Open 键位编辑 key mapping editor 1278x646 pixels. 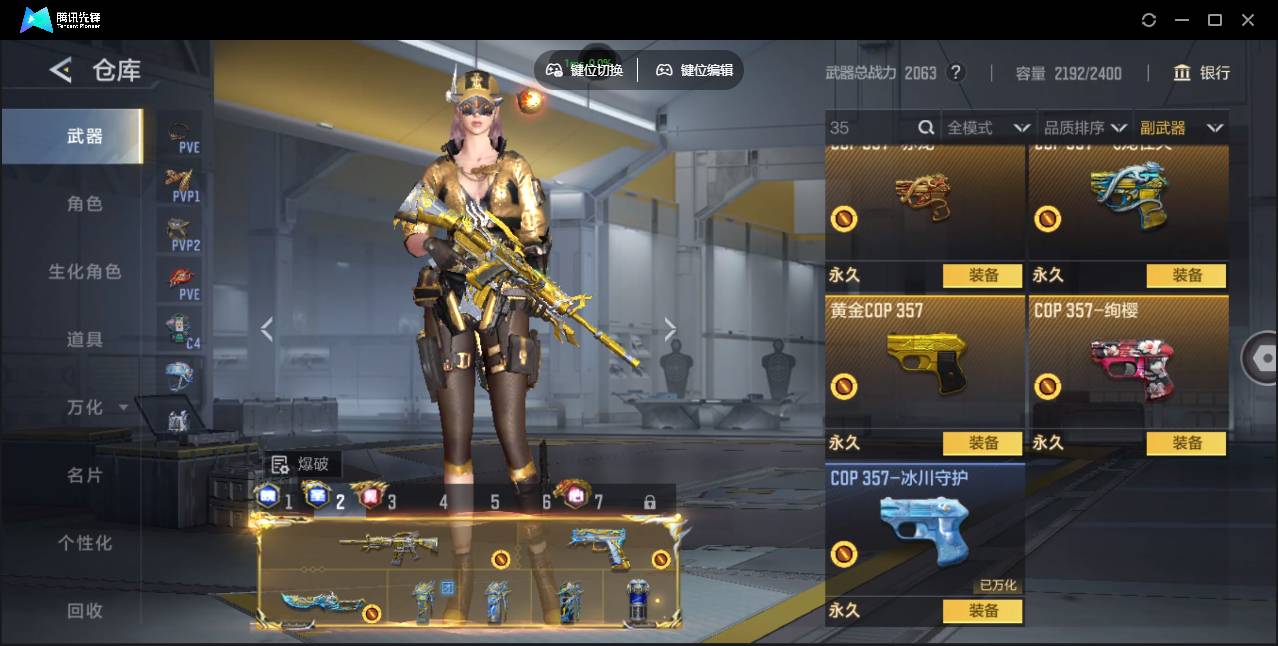point(694,70)
